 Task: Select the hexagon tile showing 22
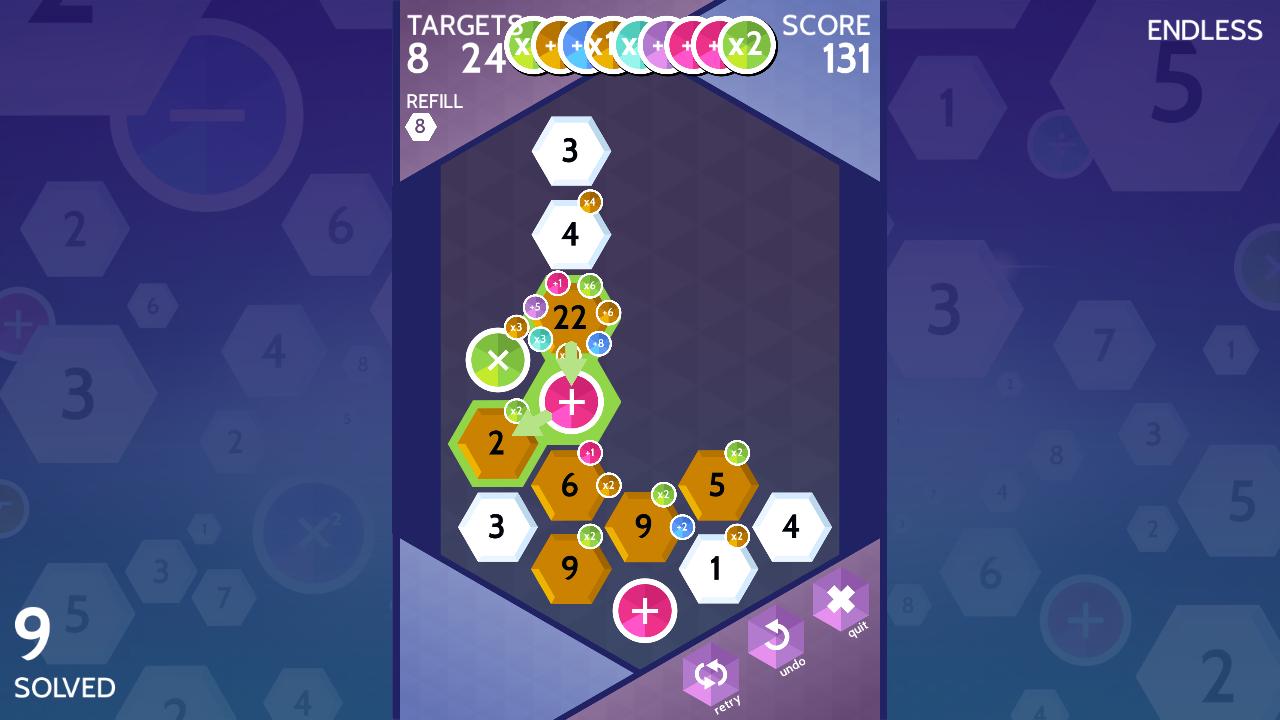[x=568, y=317]
